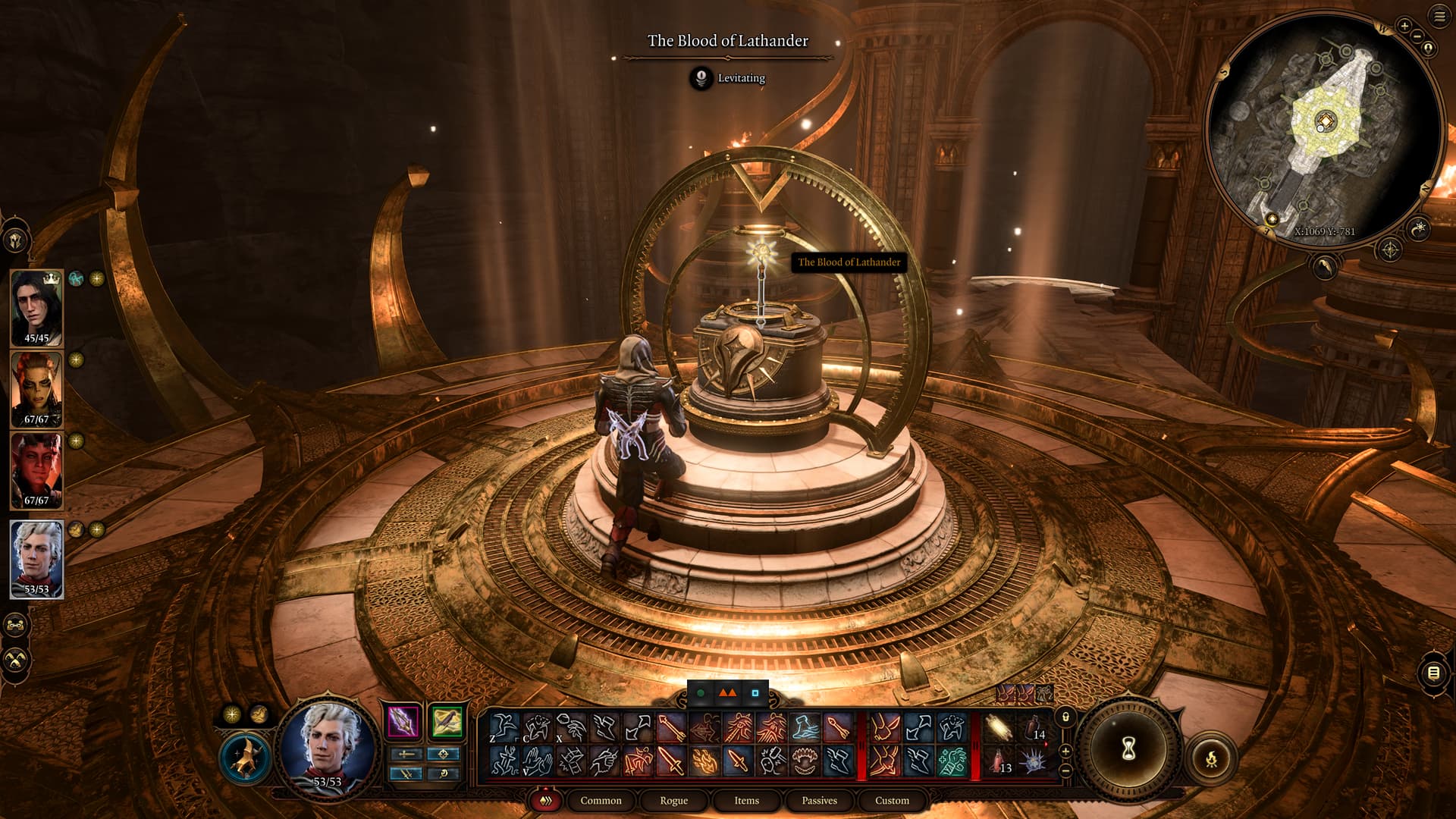Open the Rogue abilities tab

pos(673,800)
